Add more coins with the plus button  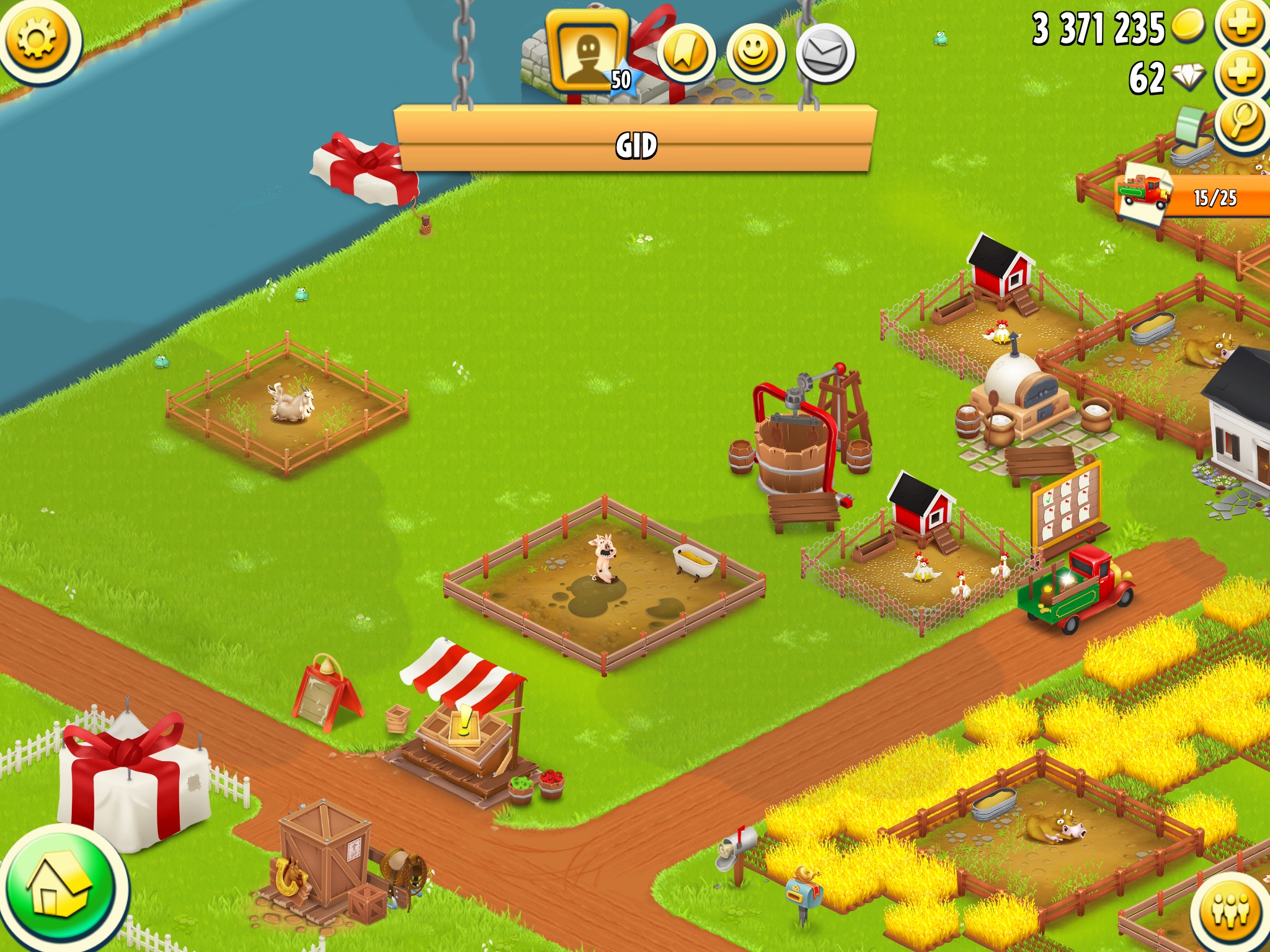pyautogui.click(x=1241, y=25)
